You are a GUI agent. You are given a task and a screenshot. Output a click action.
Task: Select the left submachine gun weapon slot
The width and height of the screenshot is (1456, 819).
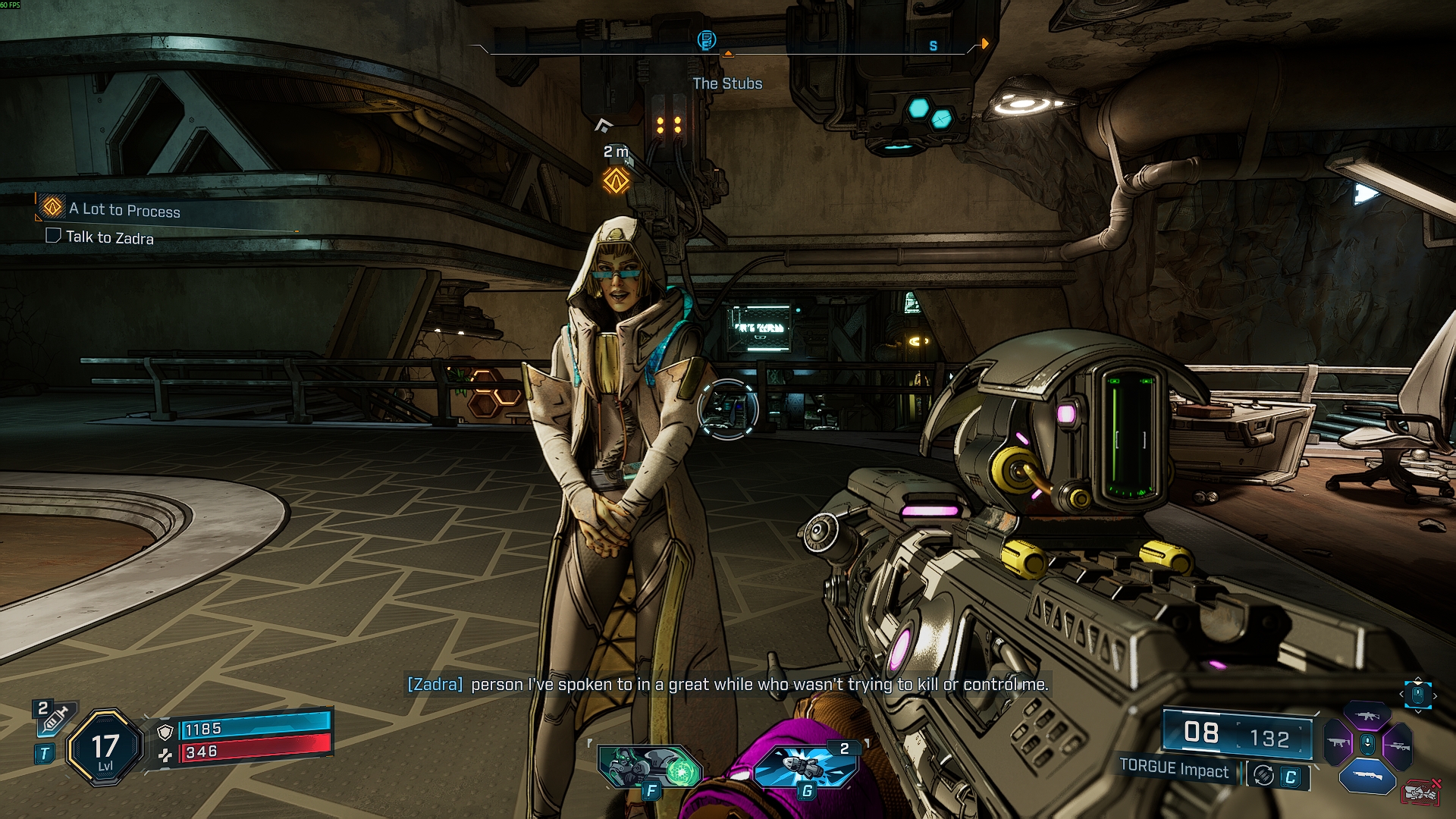pos(1338,743)
